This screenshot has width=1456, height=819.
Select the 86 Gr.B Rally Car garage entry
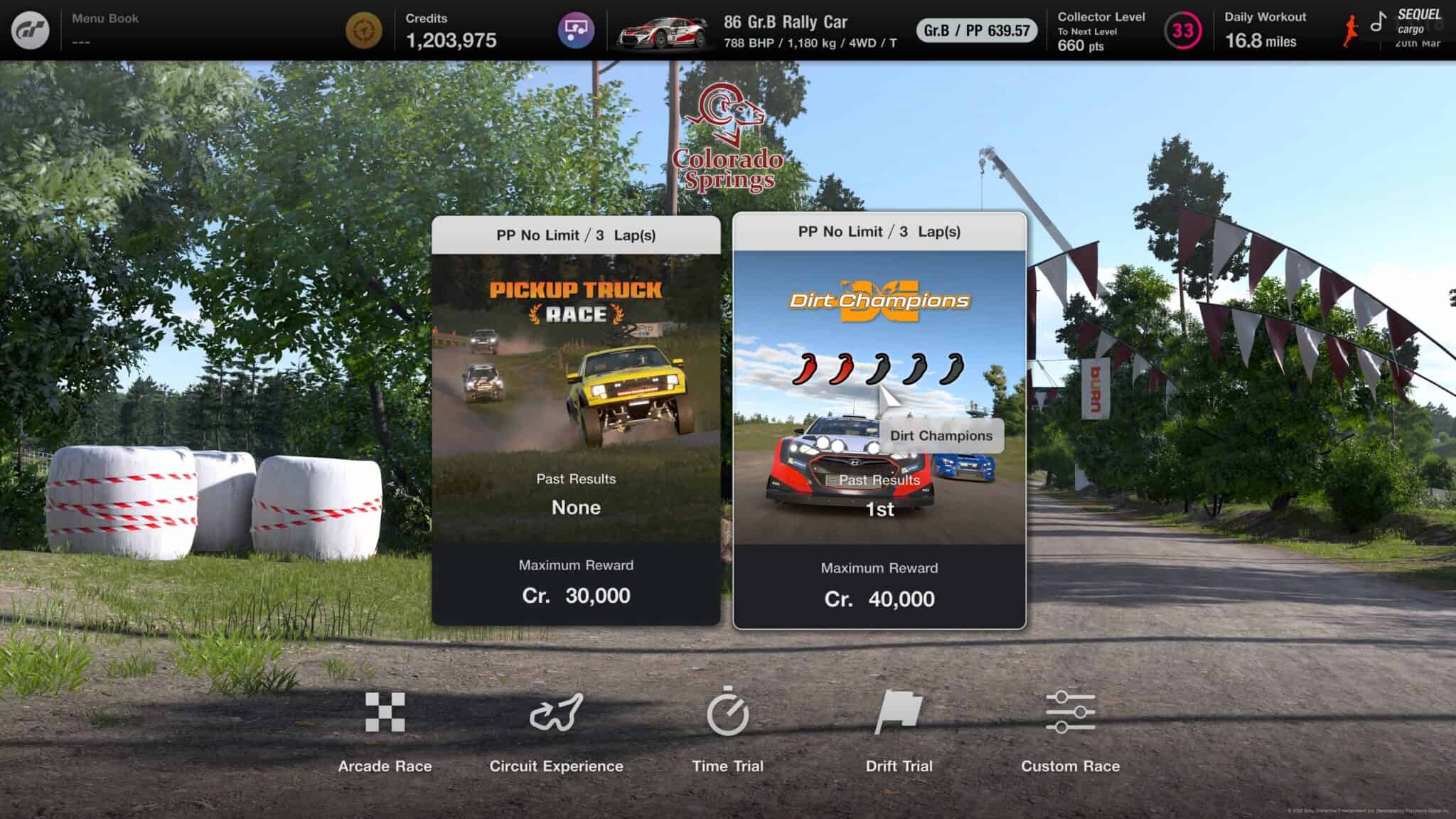tap(757, 31)
